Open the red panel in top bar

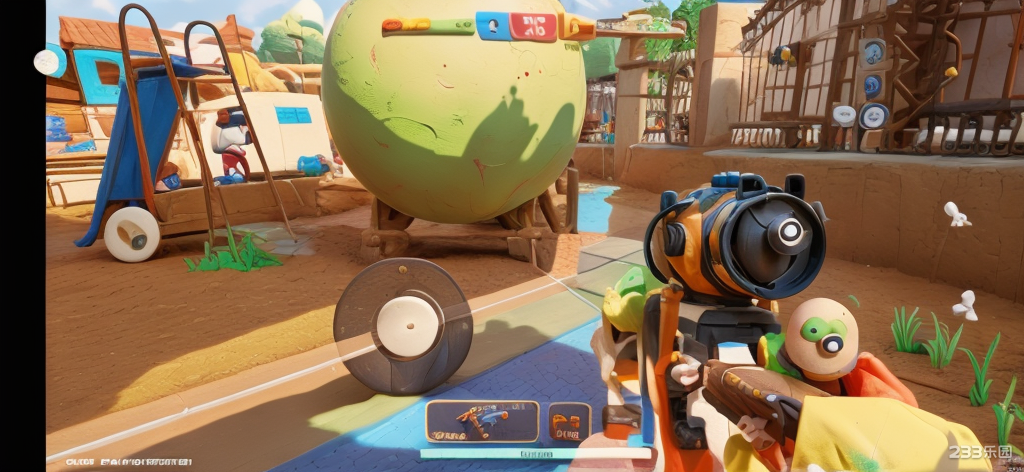coord(533,26)
